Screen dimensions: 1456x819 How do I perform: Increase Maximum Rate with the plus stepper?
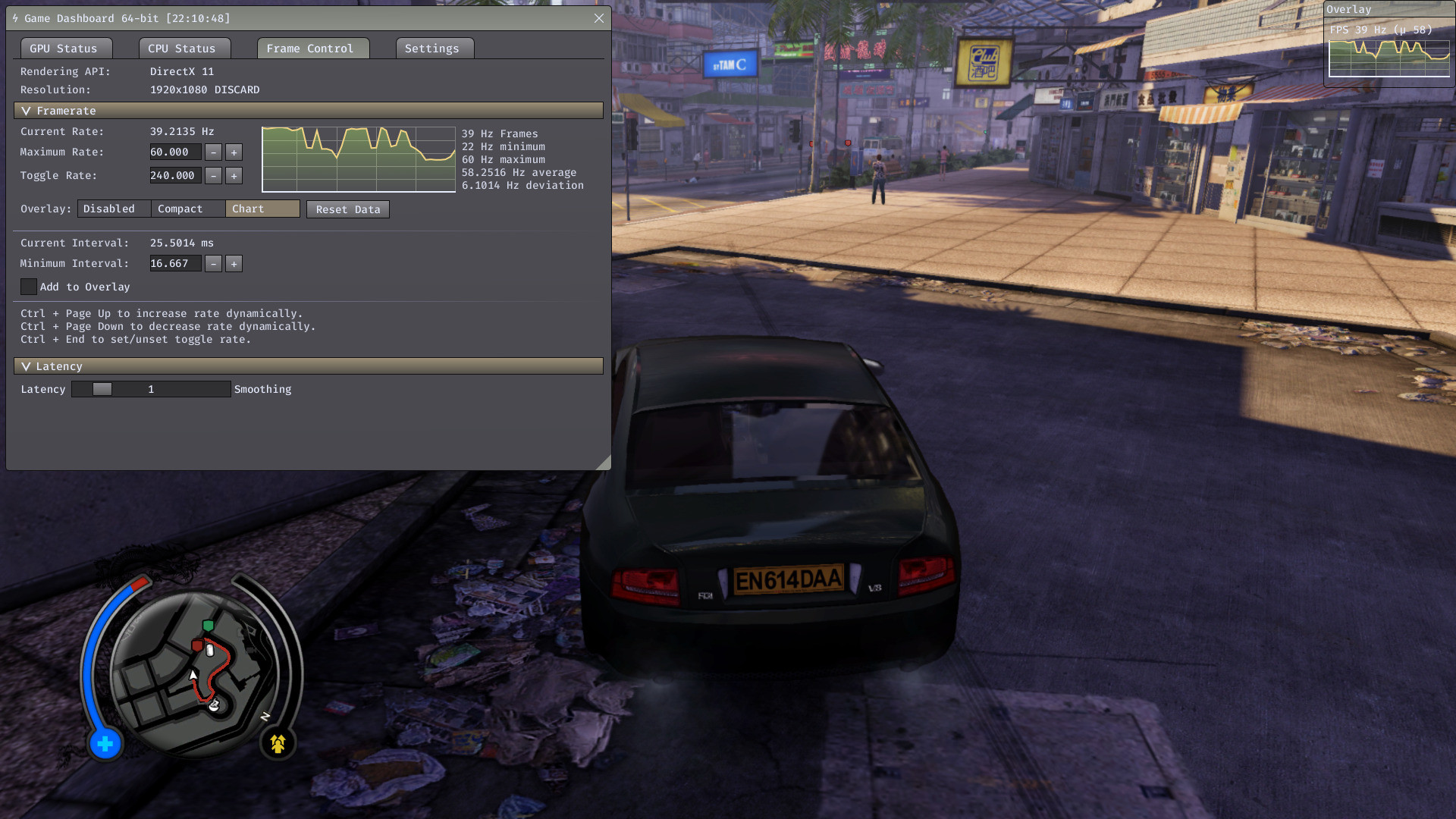tap(234, 152)
